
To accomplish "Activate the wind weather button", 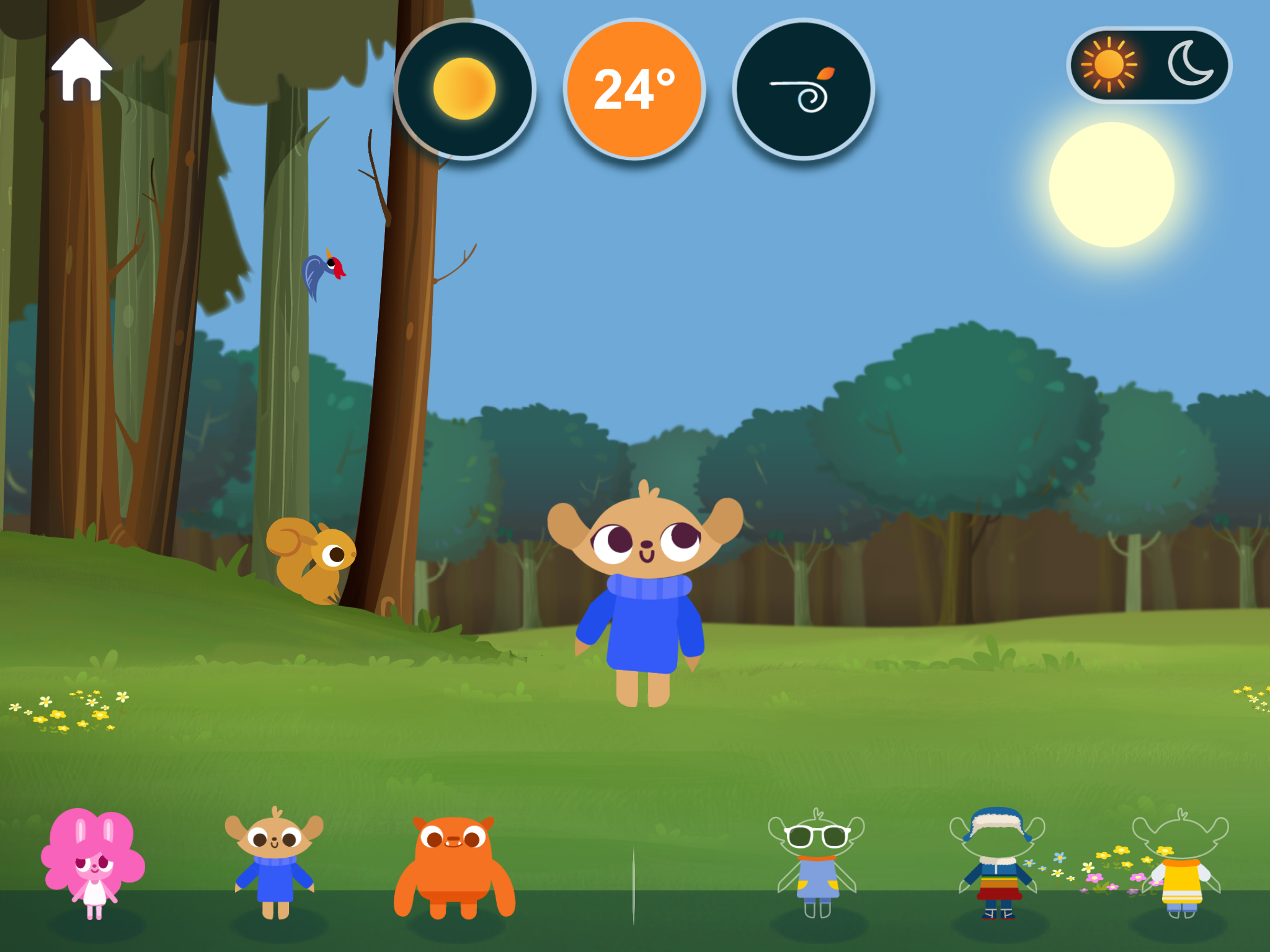I will tap(804, 89).
